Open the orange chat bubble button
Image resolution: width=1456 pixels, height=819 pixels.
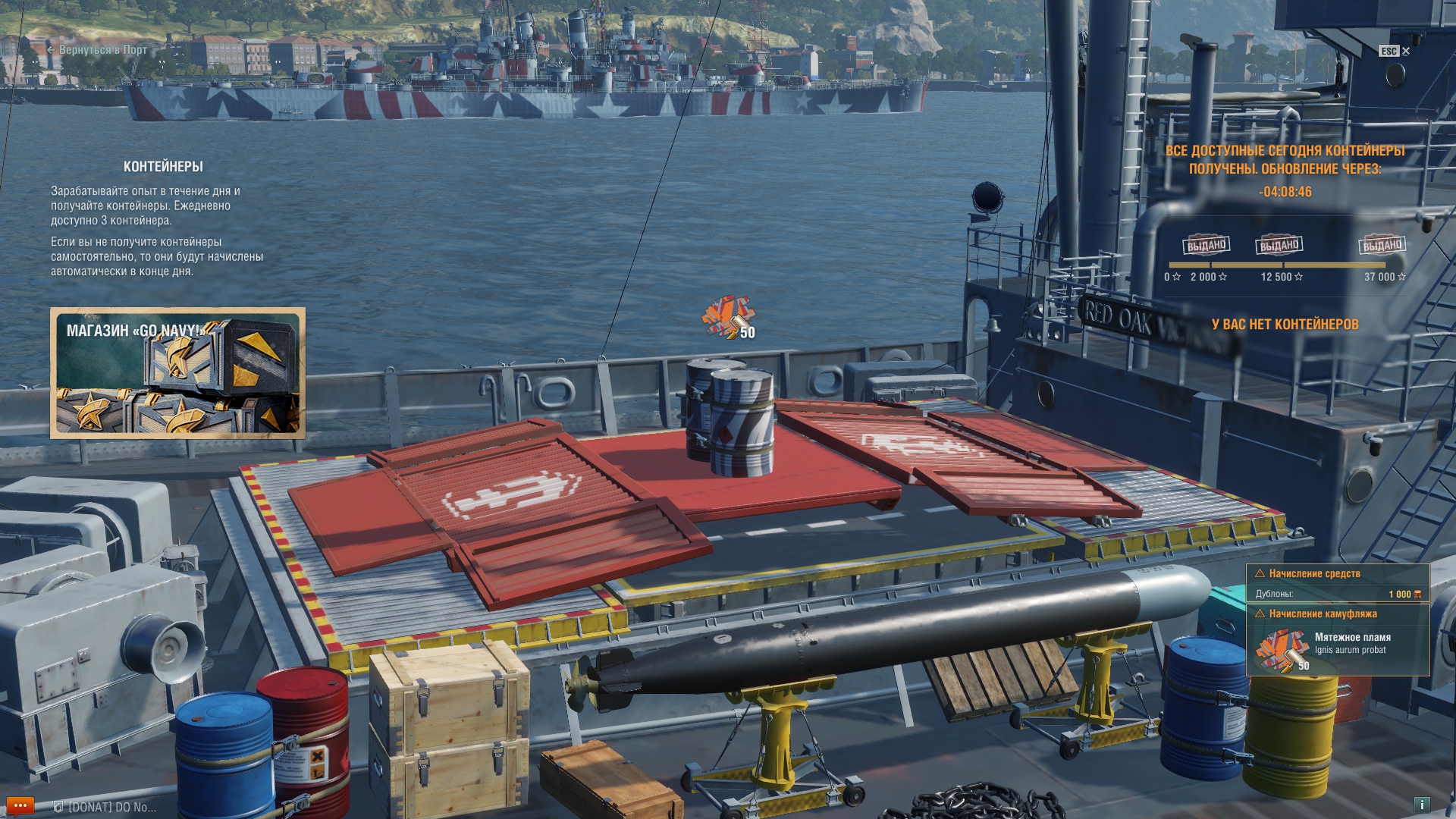coord(20,806)
